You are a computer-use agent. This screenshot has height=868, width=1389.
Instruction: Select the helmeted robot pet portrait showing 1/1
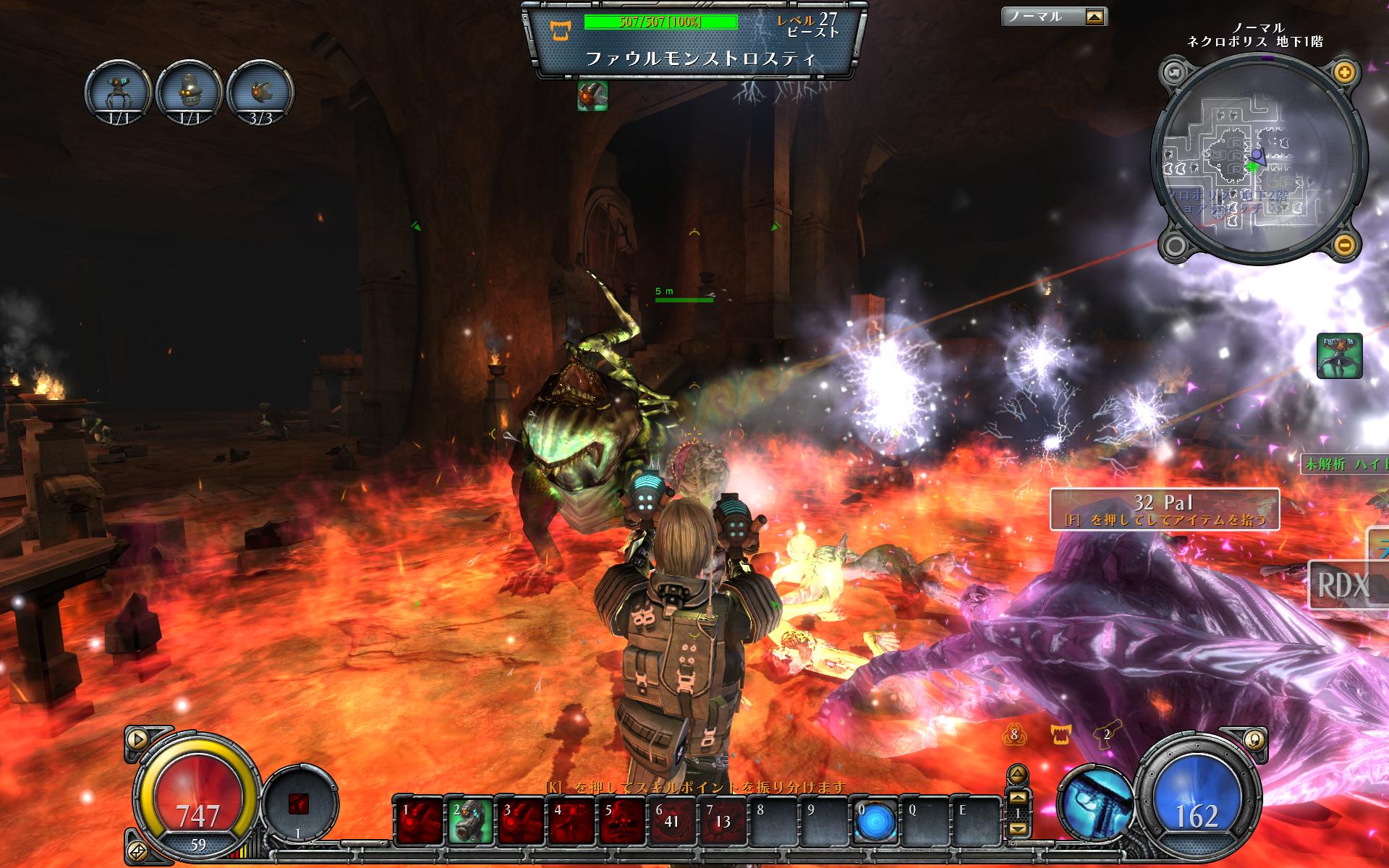(189, 93)
